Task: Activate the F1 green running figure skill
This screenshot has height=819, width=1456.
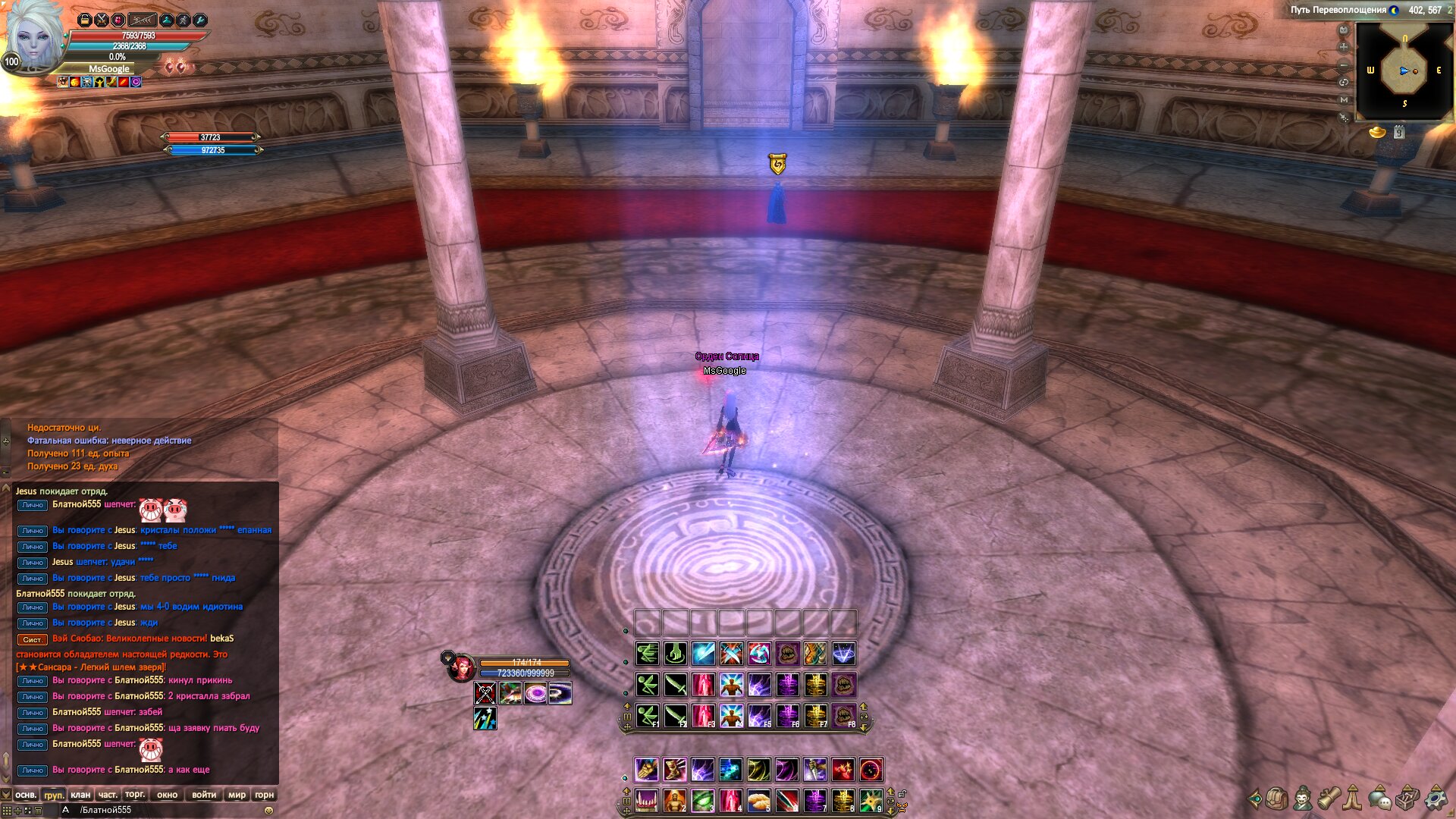Action: pyautogui.click(x=647, y=716)
